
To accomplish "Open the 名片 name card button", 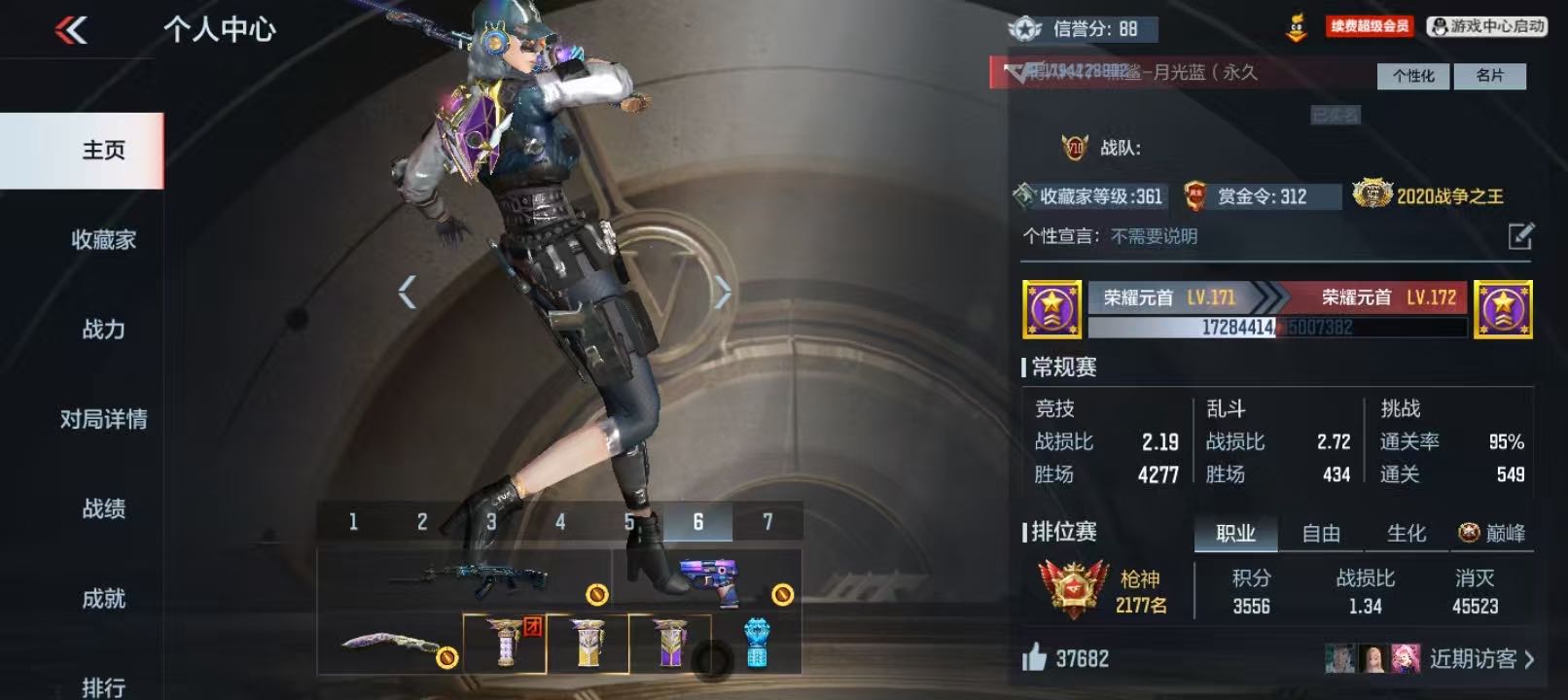I will coord(1489,76).
